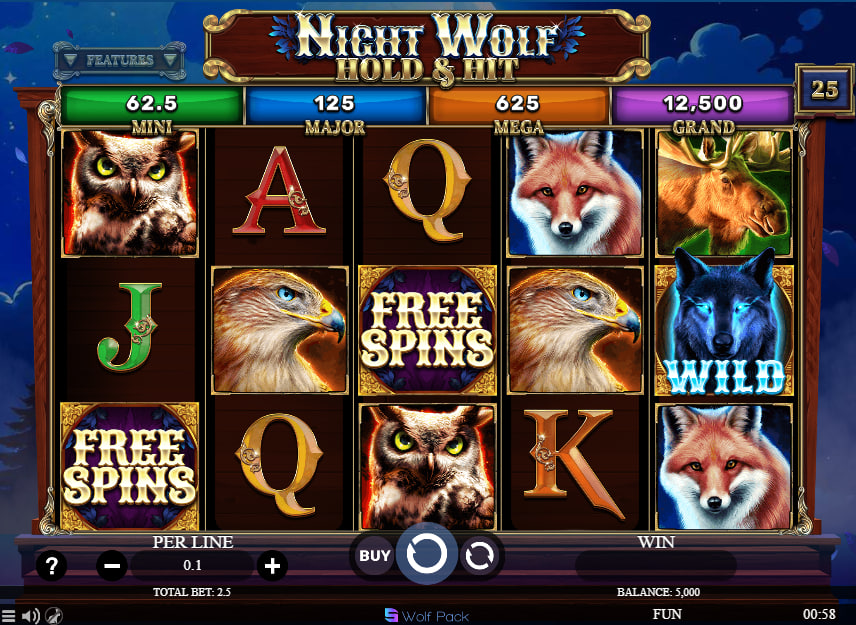856x625 pixels.
Task: Decrease the per line bet
Action: pos(112,566)
